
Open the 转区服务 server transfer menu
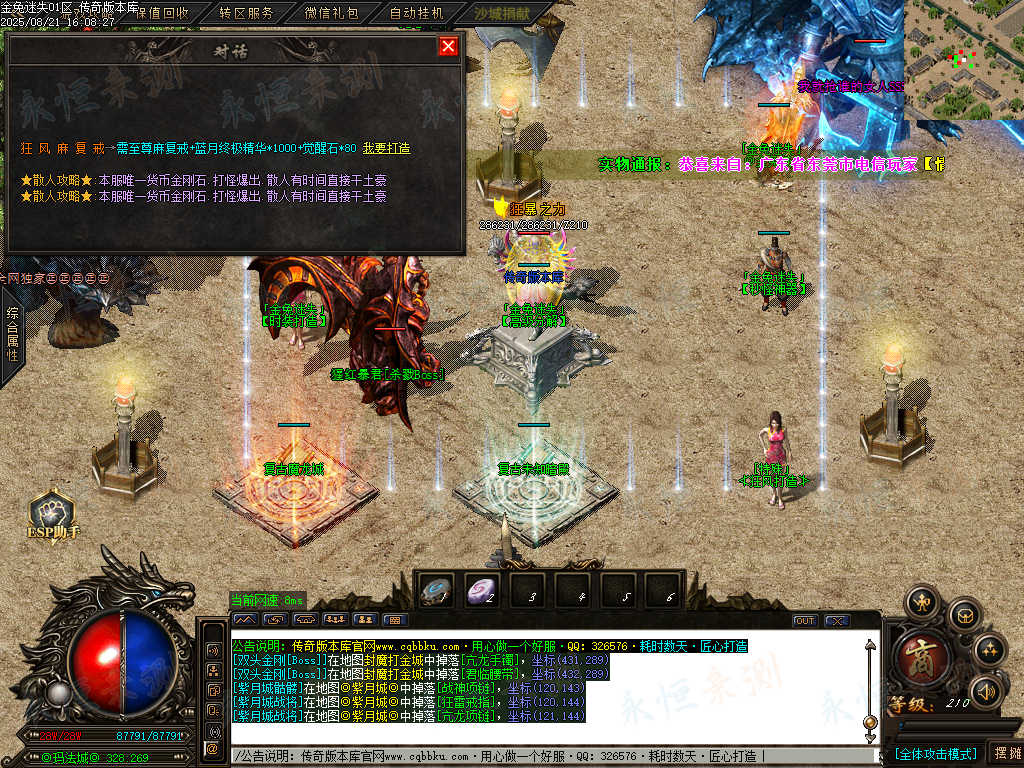247,13
